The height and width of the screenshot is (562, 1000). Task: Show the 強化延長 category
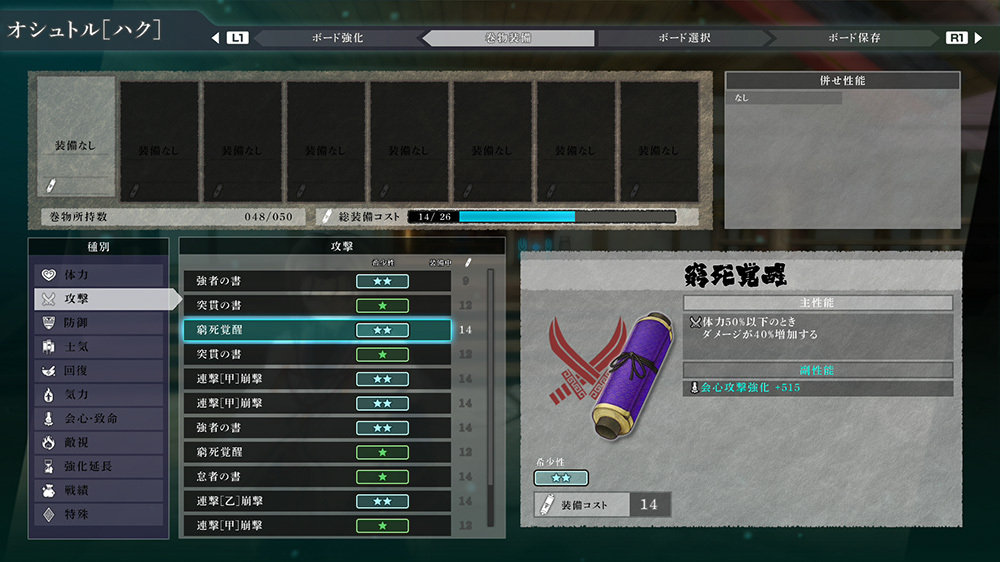[98, 466]
